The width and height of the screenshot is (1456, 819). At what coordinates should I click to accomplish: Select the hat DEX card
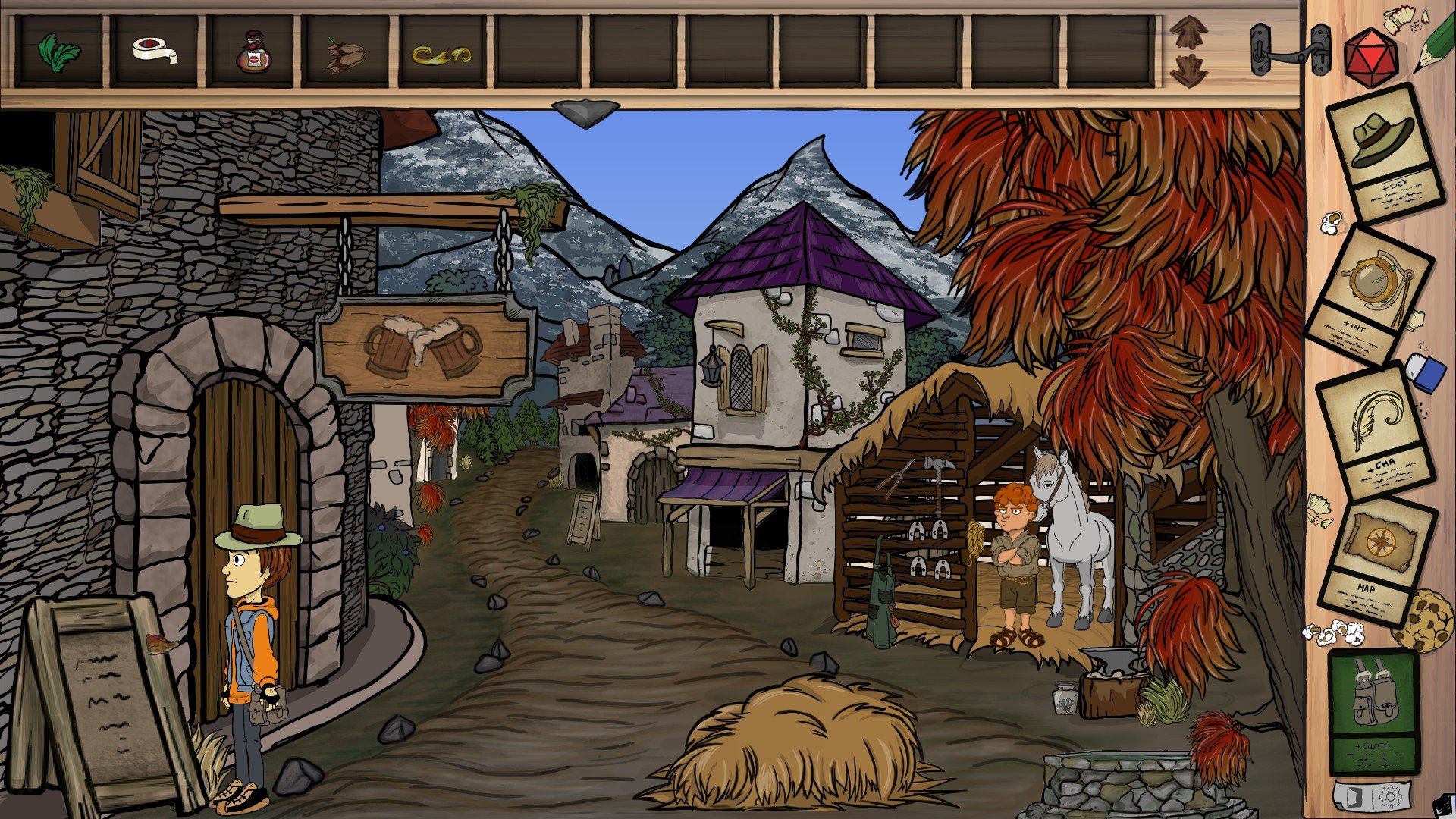coord(1382,152)
